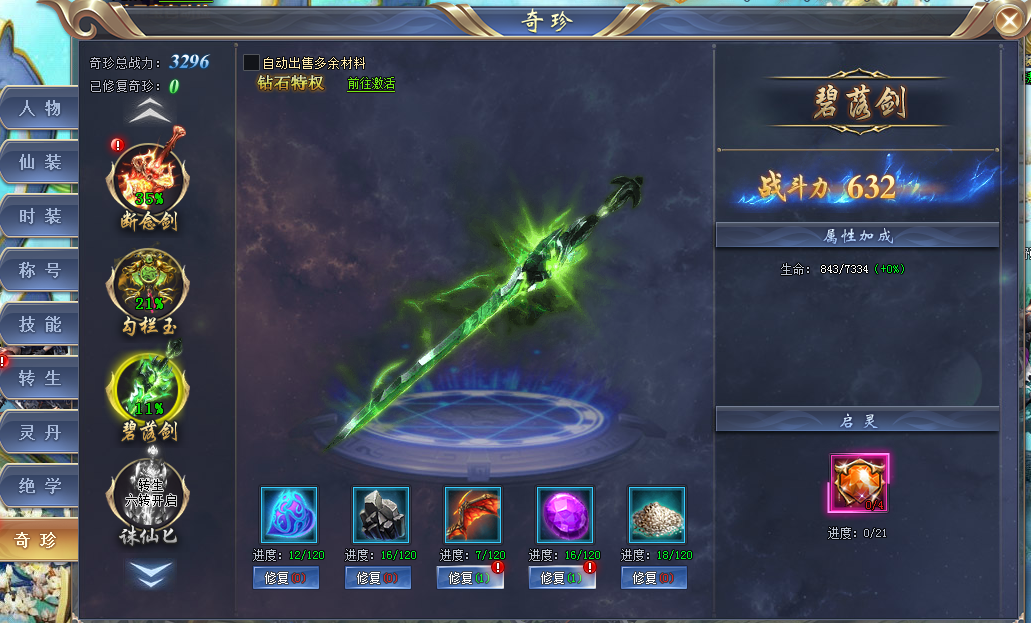Select the purple gem material slot
1031x623 pixels.
(x=565, y=515)
